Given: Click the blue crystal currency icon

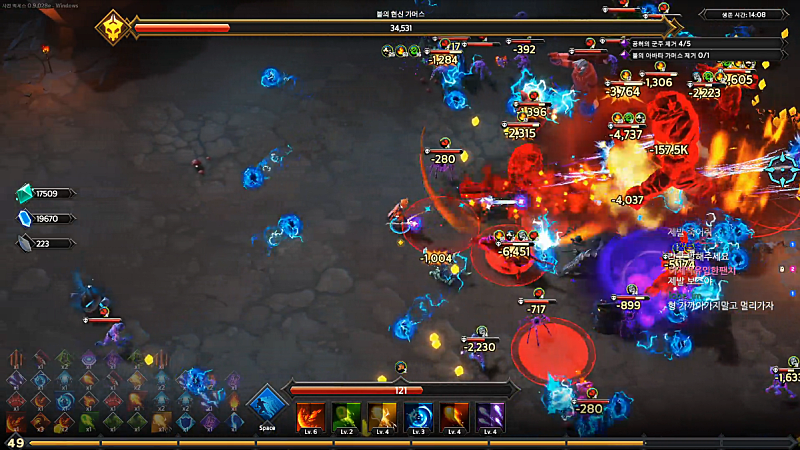Looking at the screenshot, I should point(24,218).
